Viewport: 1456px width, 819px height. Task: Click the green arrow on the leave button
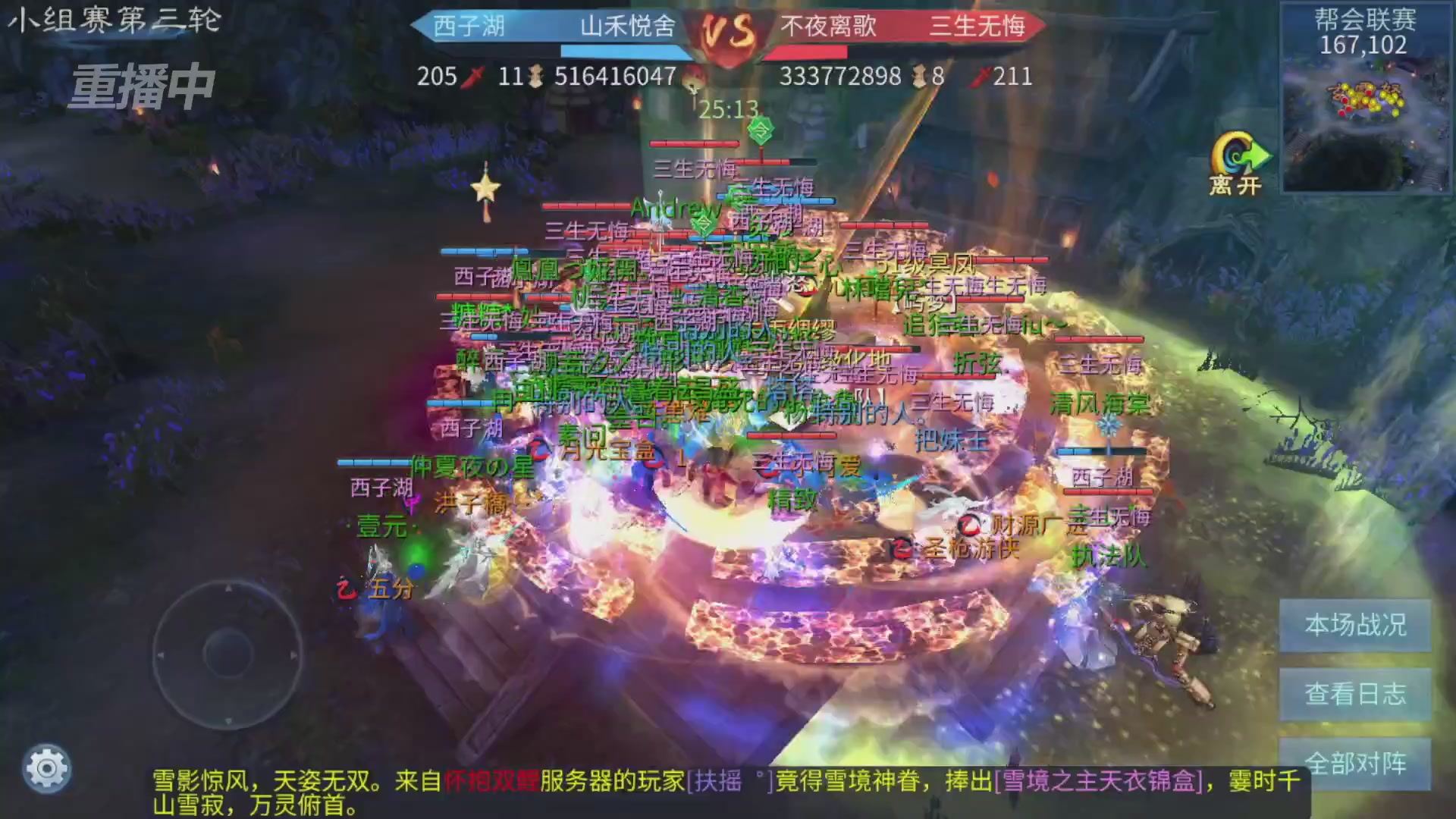tap(1257, 155)
